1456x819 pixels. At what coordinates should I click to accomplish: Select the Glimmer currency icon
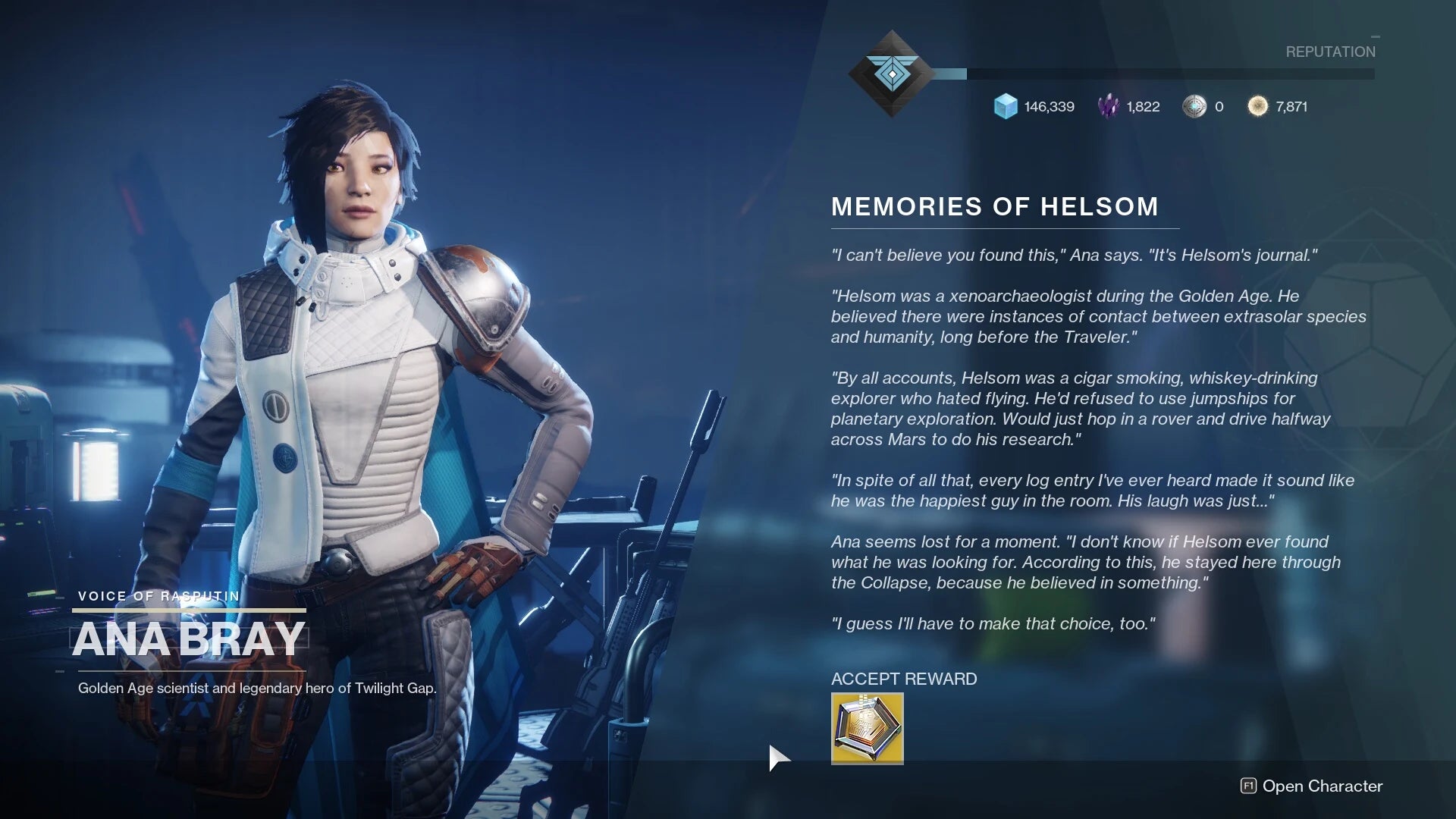pyautogui.click(x=1006, y=106)
